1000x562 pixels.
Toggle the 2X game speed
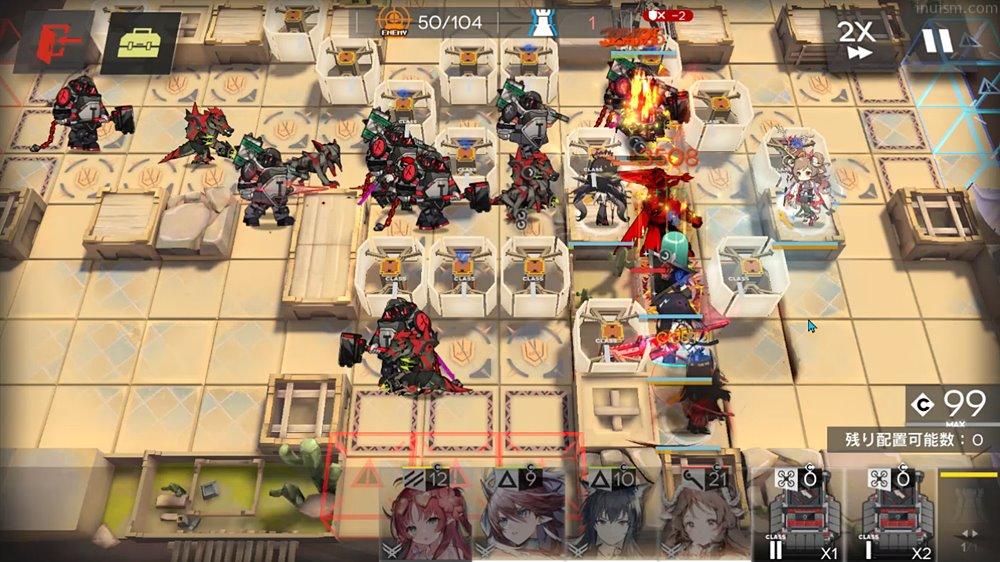[x=856, y=40]
